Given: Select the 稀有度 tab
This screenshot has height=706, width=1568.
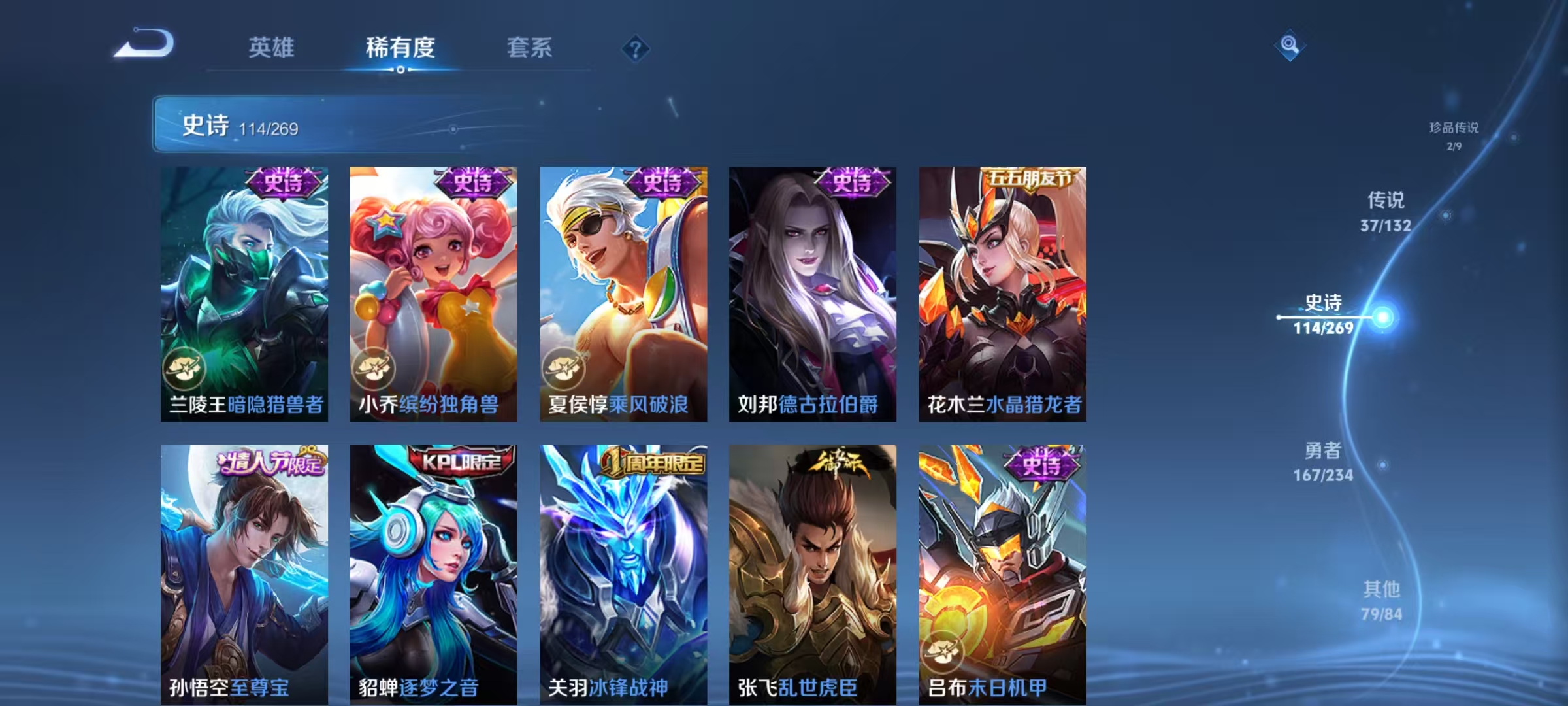Looking at the screenshot, I should click(400, 47).
